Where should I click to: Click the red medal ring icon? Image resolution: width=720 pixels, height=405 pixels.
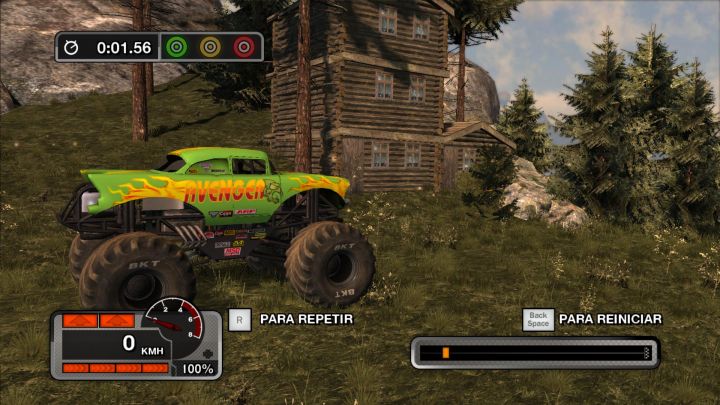(243, 47)
